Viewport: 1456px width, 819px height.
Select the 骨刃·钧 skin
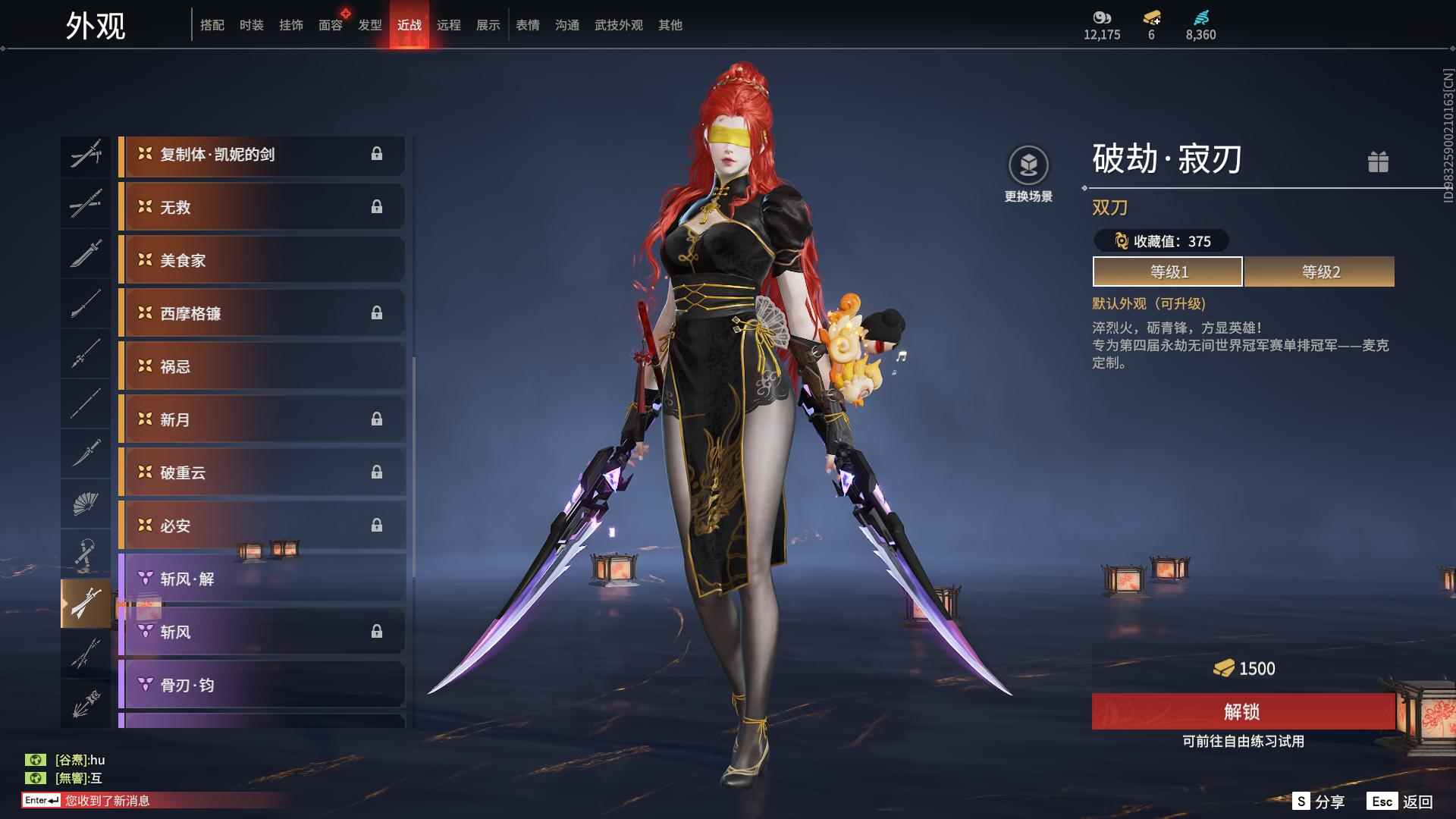coord(262,685)
